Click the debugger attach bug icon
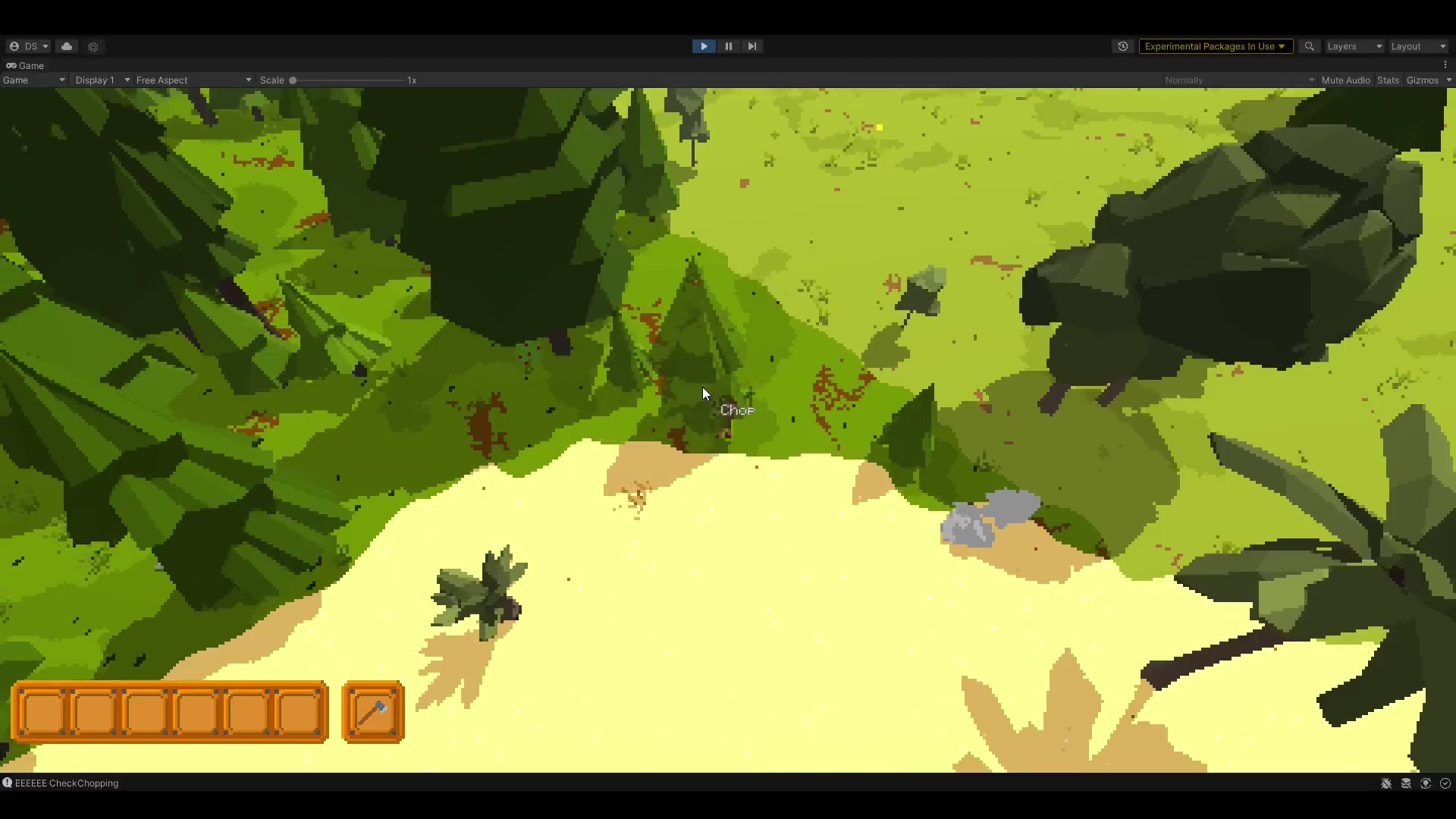This screenshot has height=819, width=1456. pyautogui.click(x=1386, y=783)
